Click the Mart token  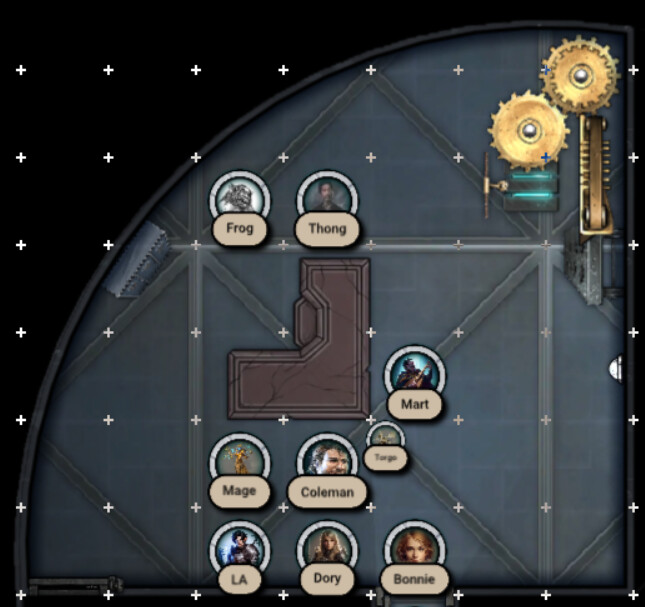[414, 375]
